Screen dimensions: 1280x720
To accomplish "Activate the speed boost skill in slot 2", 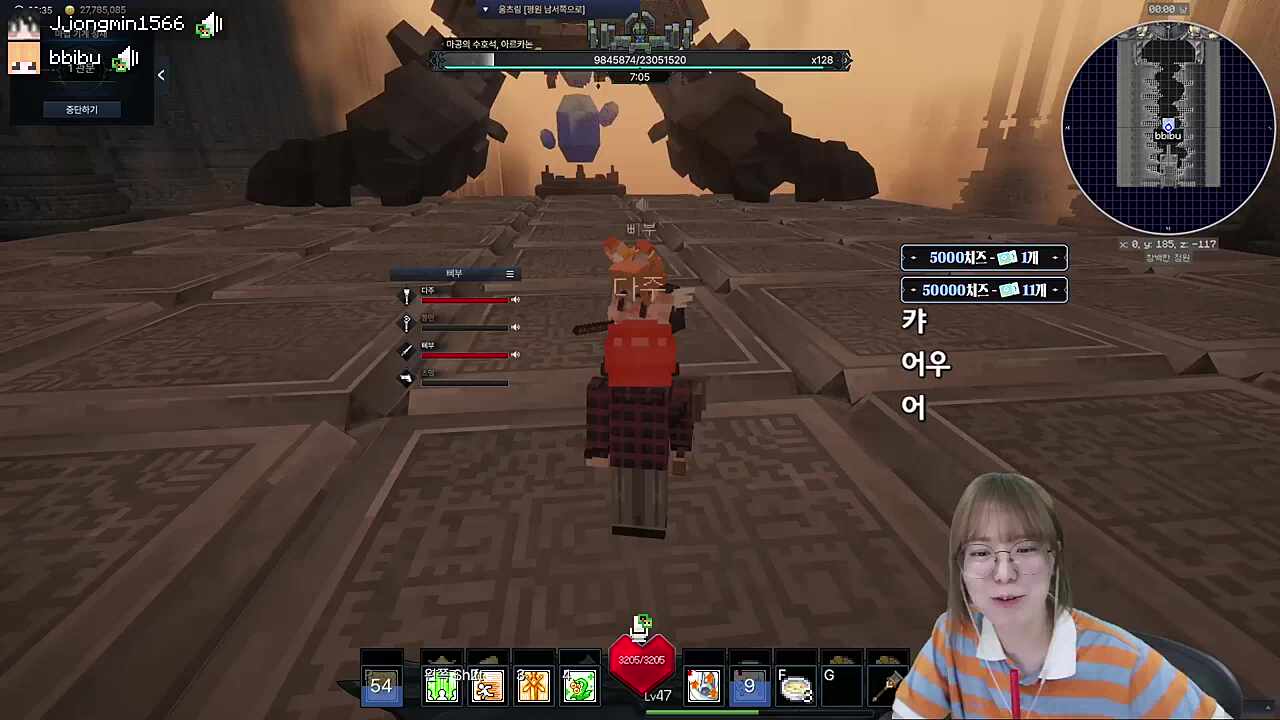I will pos(487,686).
